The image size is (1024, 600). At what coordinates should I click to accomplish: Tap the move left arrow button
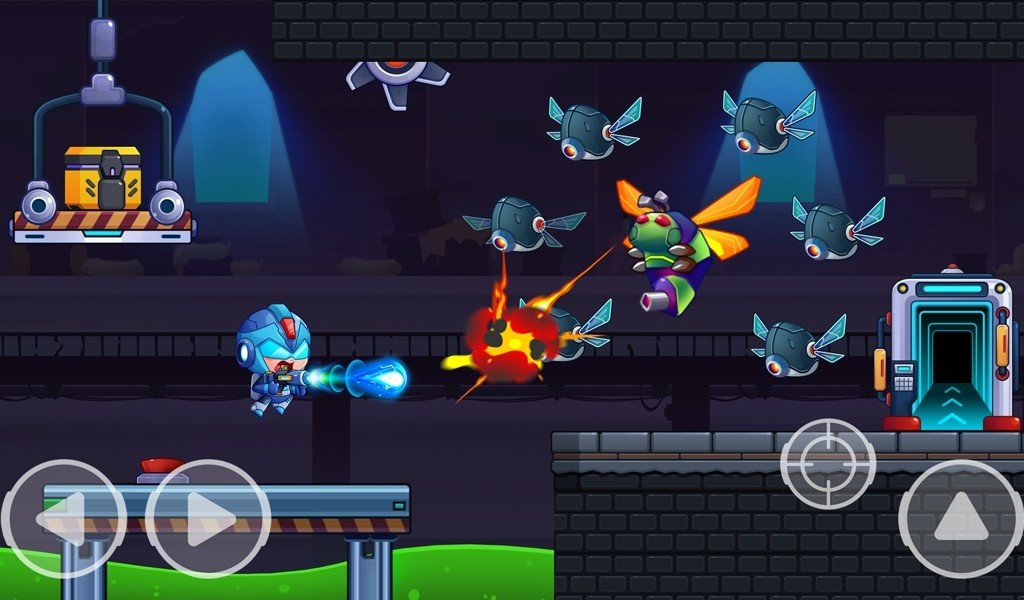62,520
